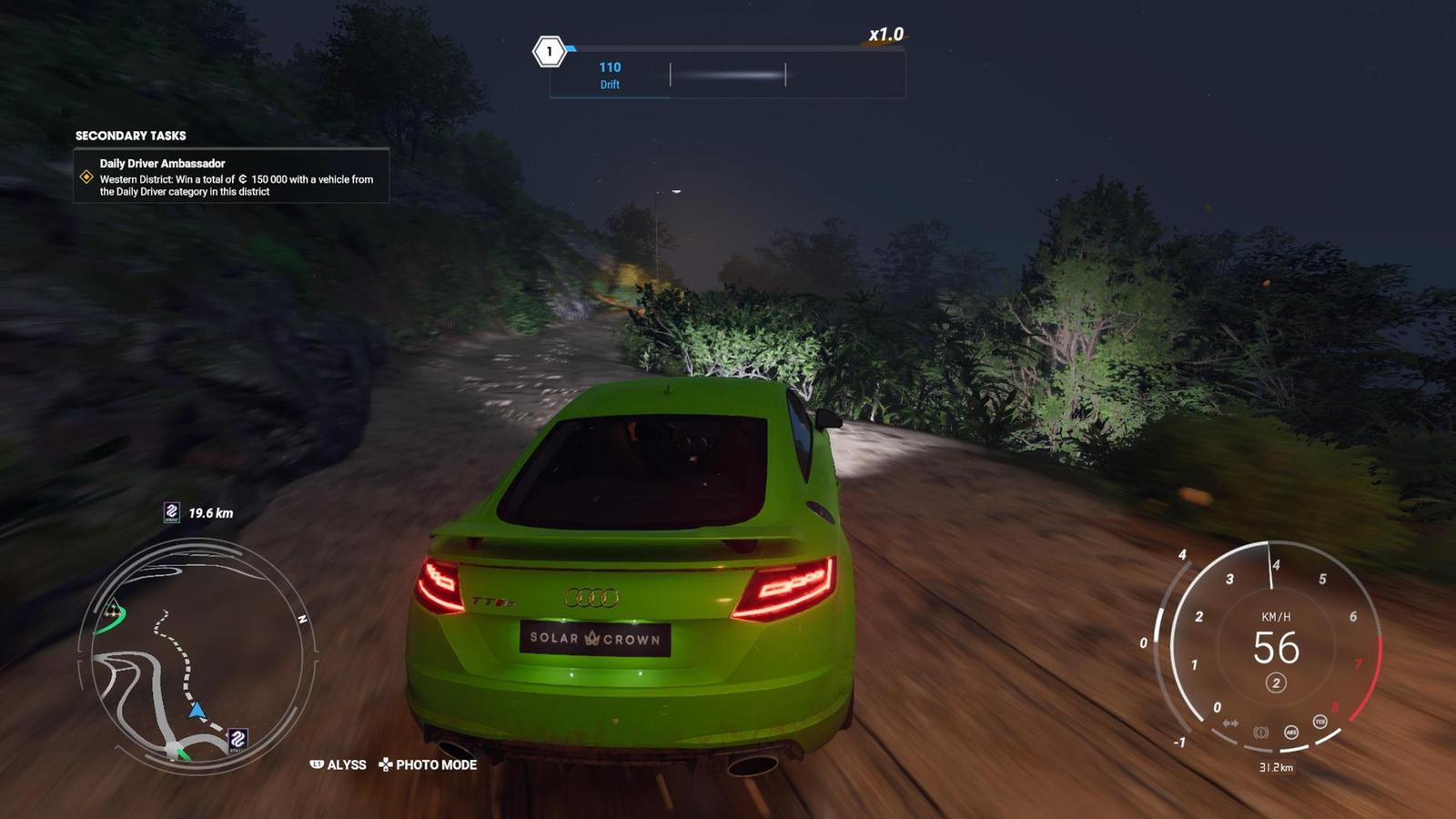Open the Drift score tab
The image size is (1456, 819).
(x=608, y=76)
